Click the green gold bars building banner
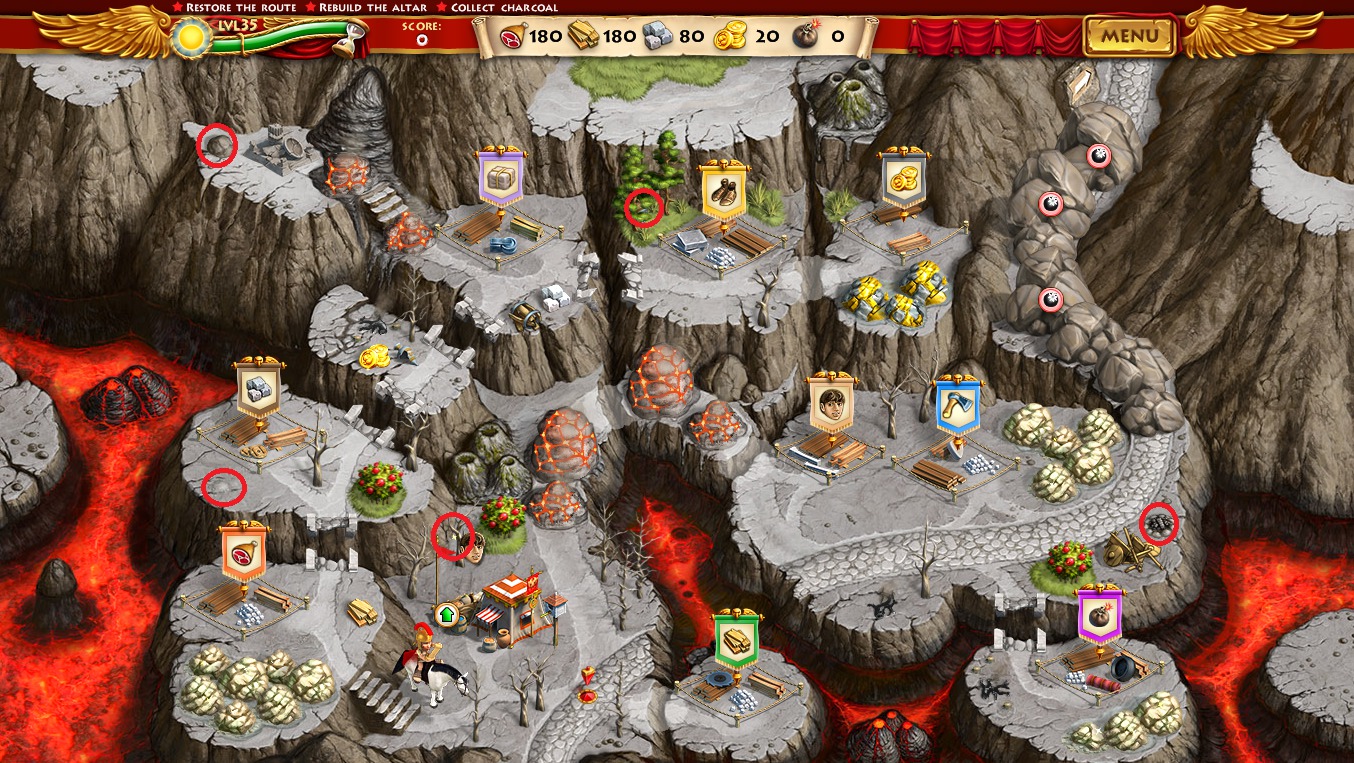Viewport: 1354px width, 763px height. [x=737, y=640]
